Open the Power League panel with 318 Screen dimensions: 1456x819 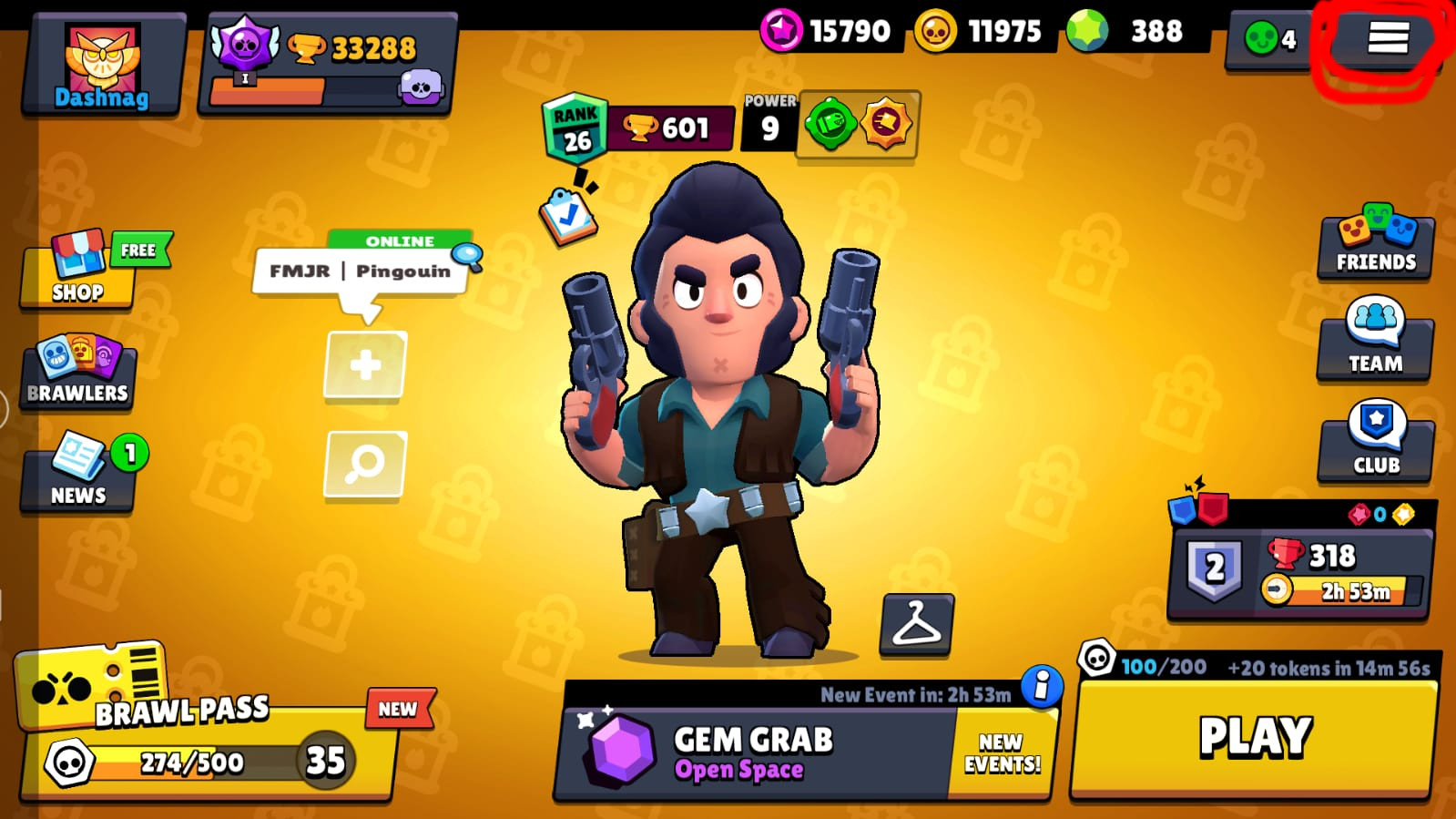pyautogui.click(x=1300, y=568)
